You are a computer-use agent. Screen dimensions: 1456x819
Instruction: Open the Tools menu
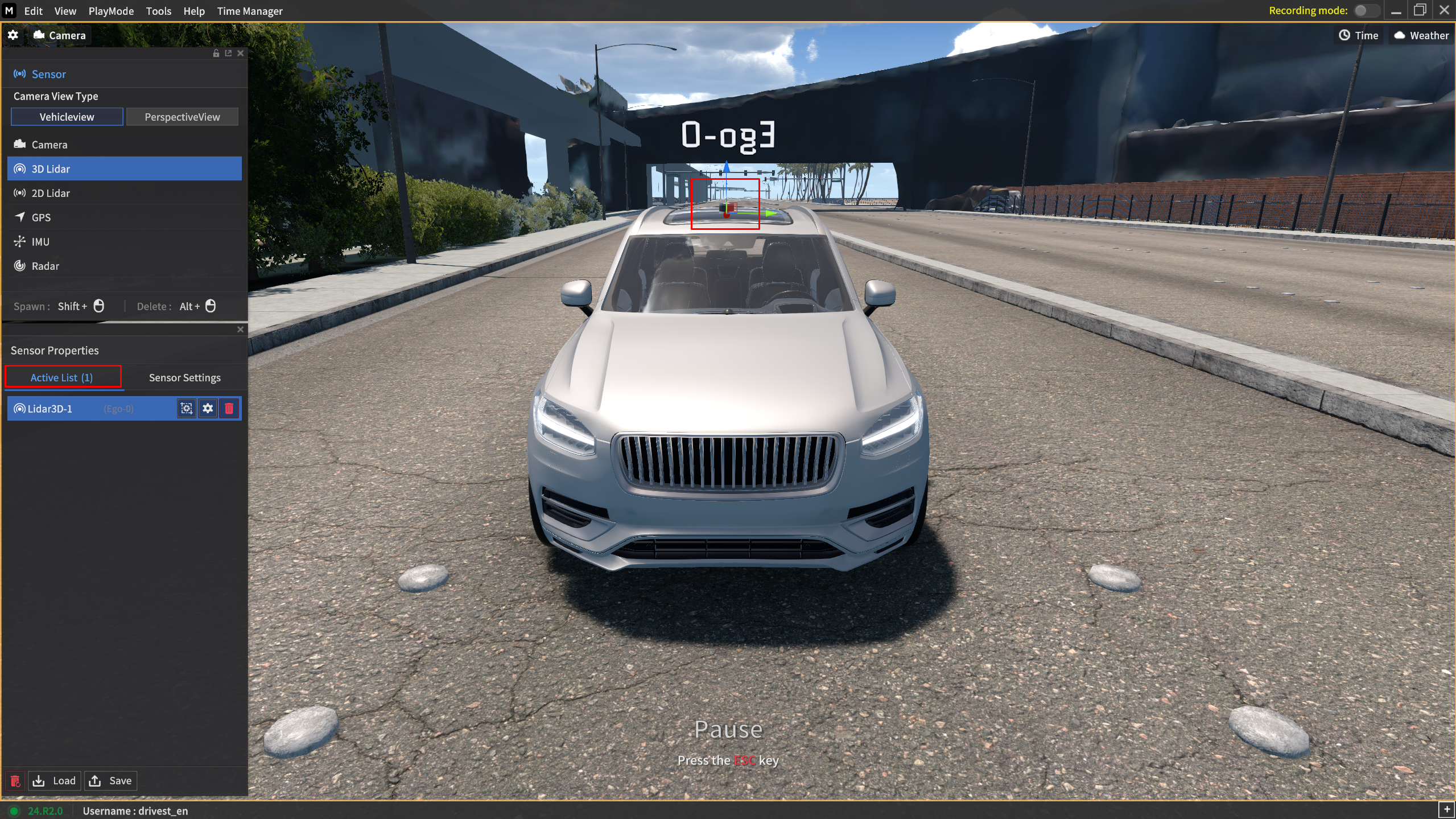tap(158, 11)
